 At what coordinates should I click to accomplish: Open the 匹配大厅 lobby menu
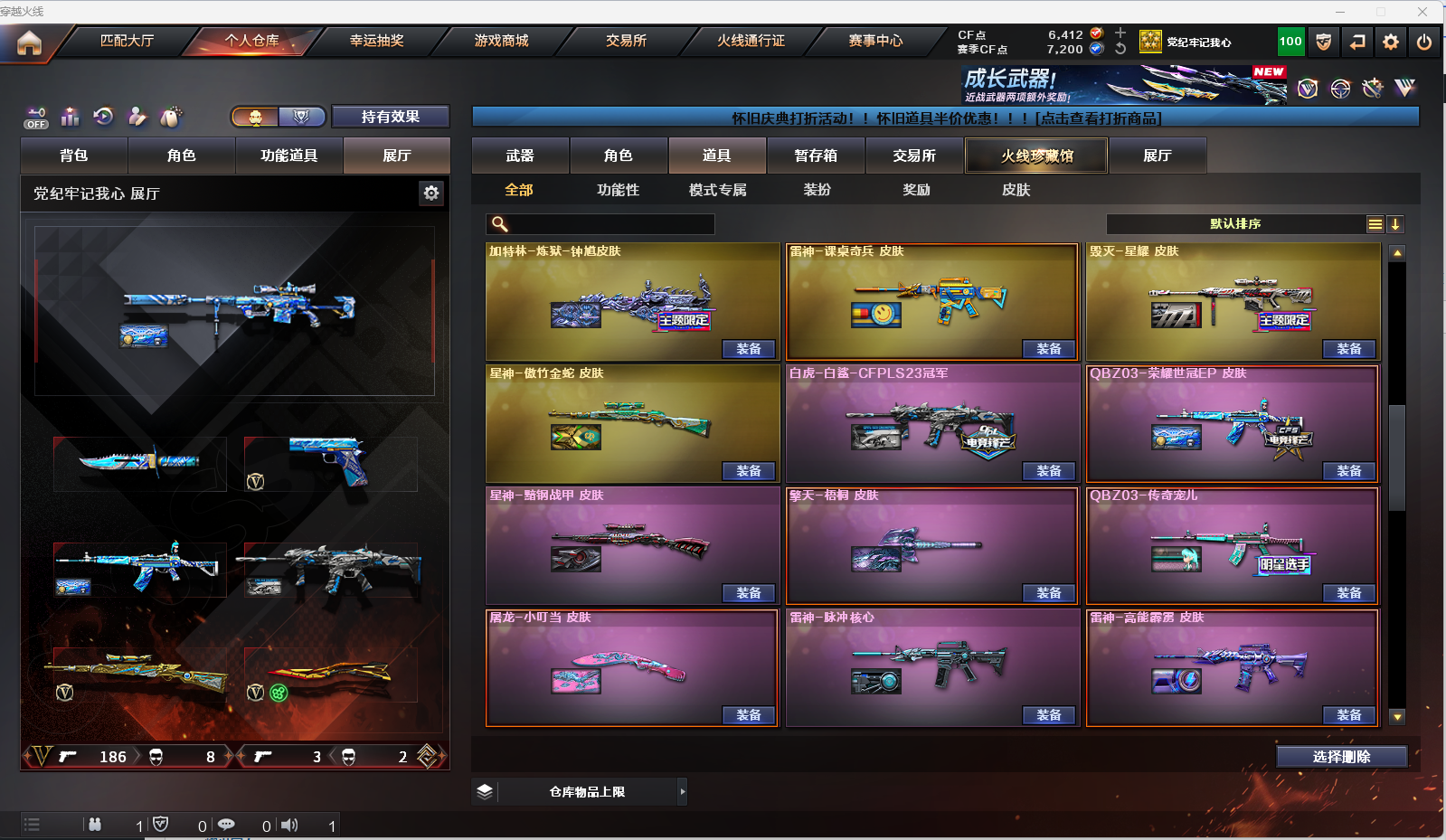127,41
